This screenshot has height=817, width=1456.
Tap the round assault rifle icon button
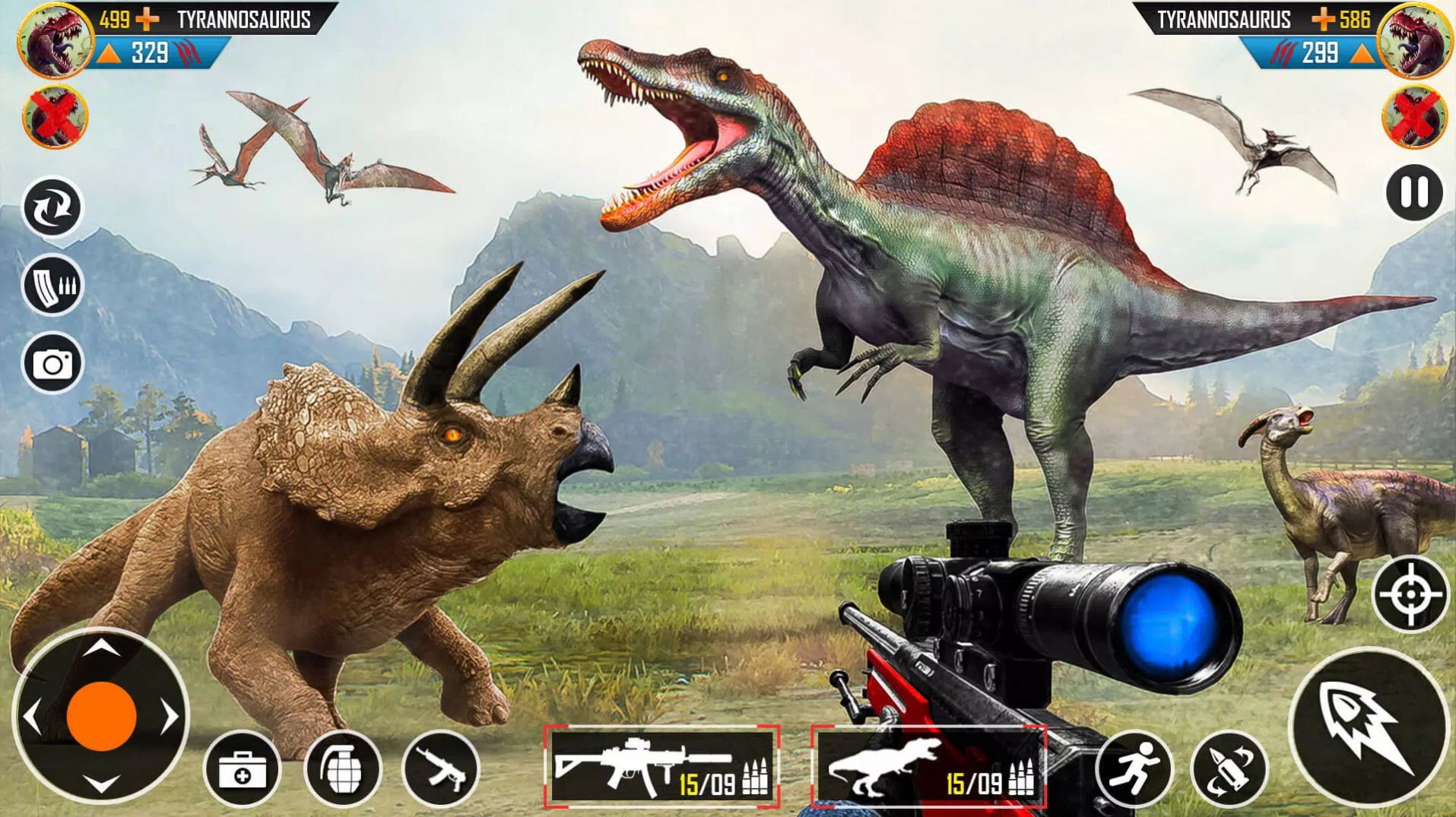441,769
